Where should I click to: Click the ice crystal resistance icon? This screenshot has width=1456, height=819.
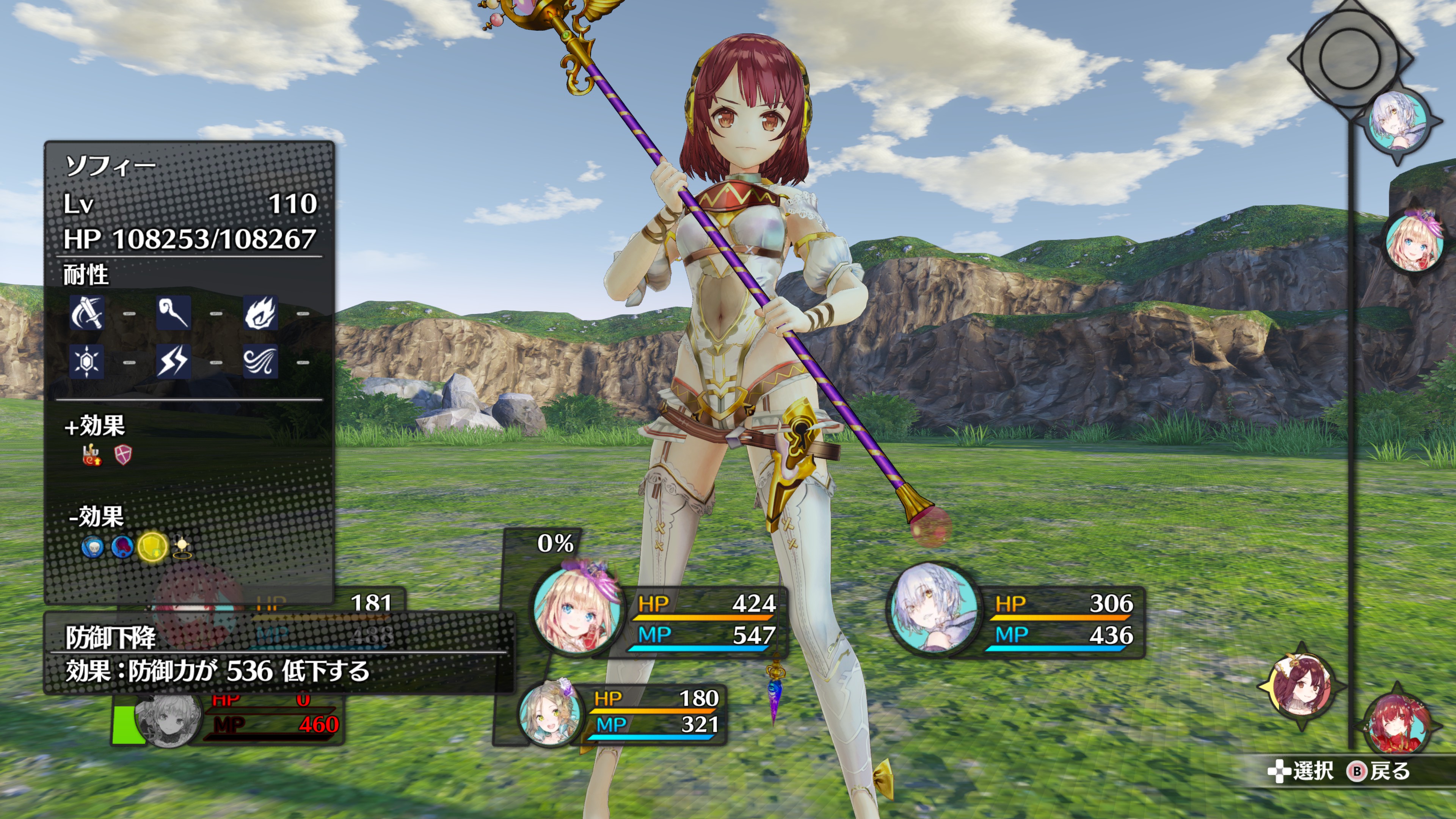coord(86,361)
